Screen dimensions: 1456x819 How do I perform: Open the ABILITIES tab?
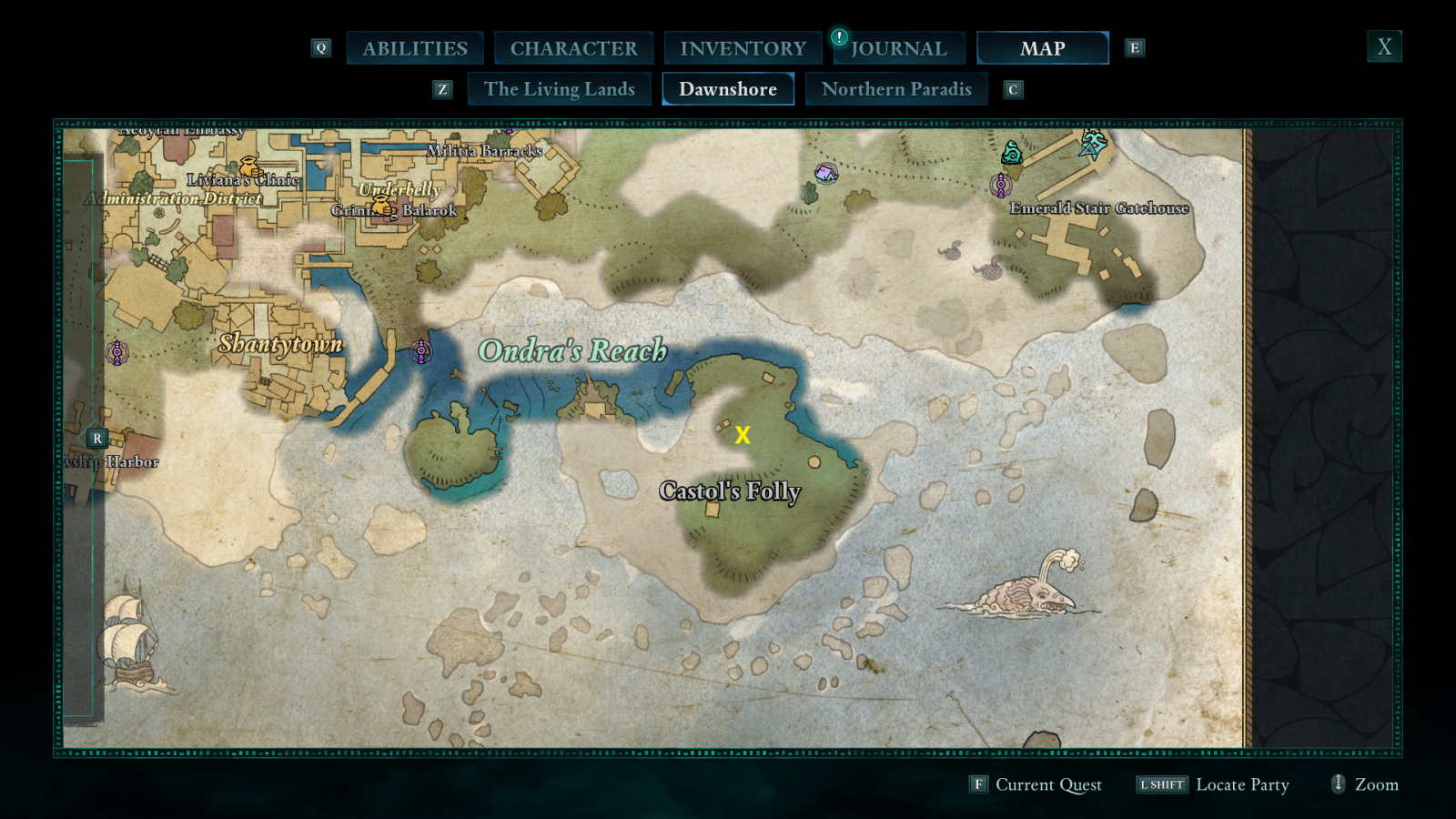(x=415, y=47)
